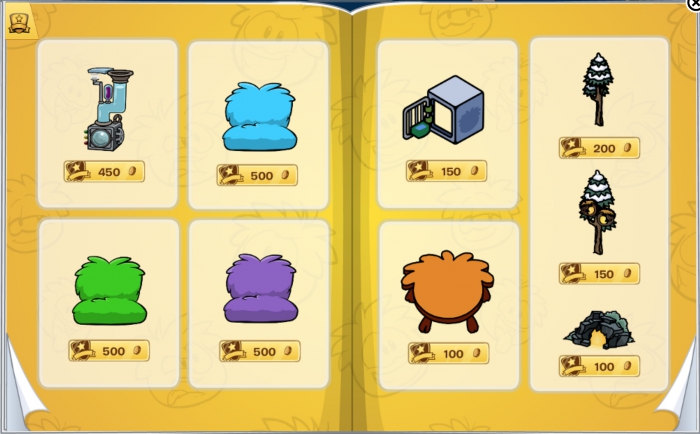Select the snowy pine tree for 200
Viewport: 700px width, 434px height.
coord(598,89)
